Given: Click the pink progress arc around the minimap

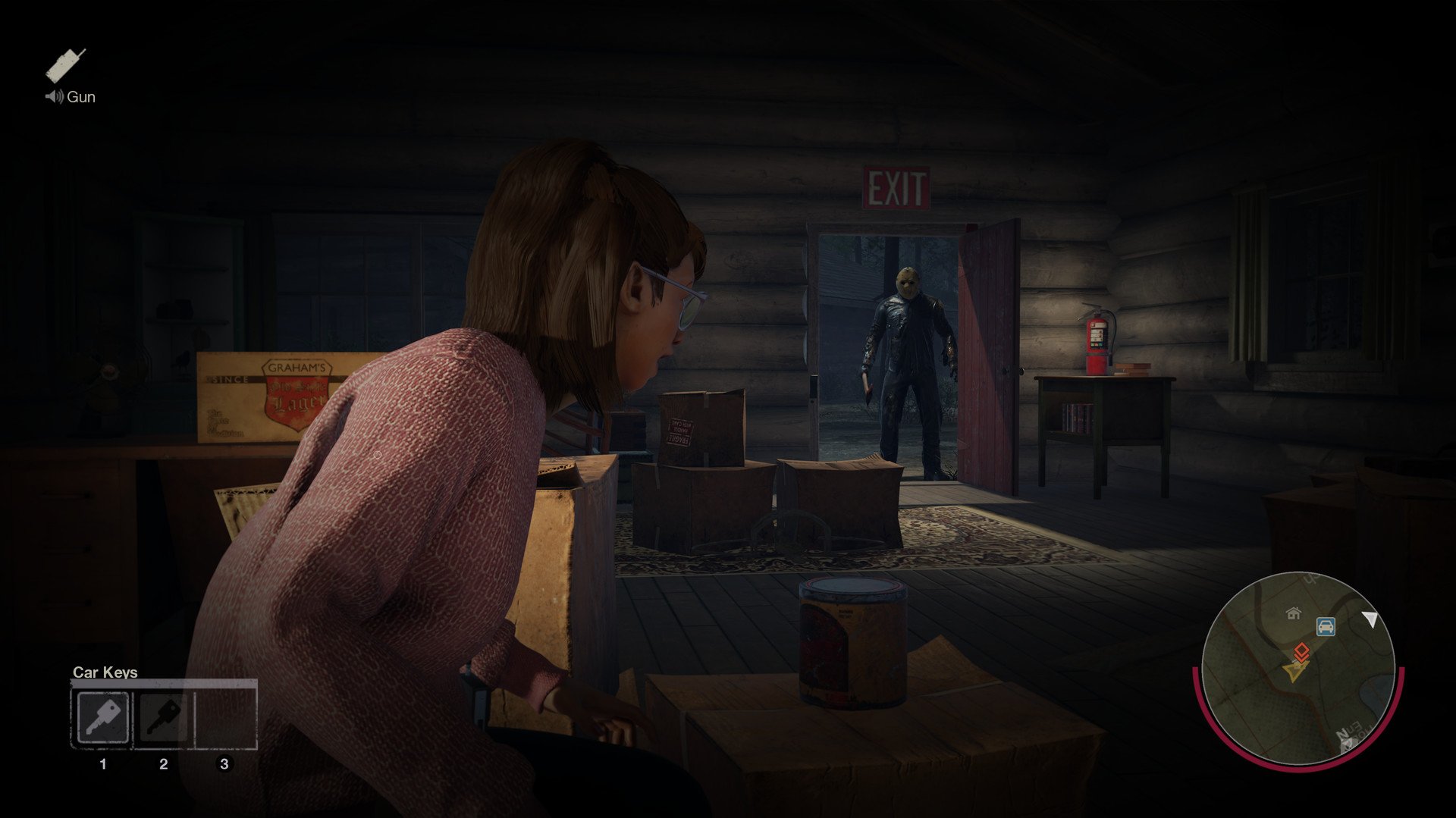Looking at the screenshot, I should click(x=1401, y=690).
